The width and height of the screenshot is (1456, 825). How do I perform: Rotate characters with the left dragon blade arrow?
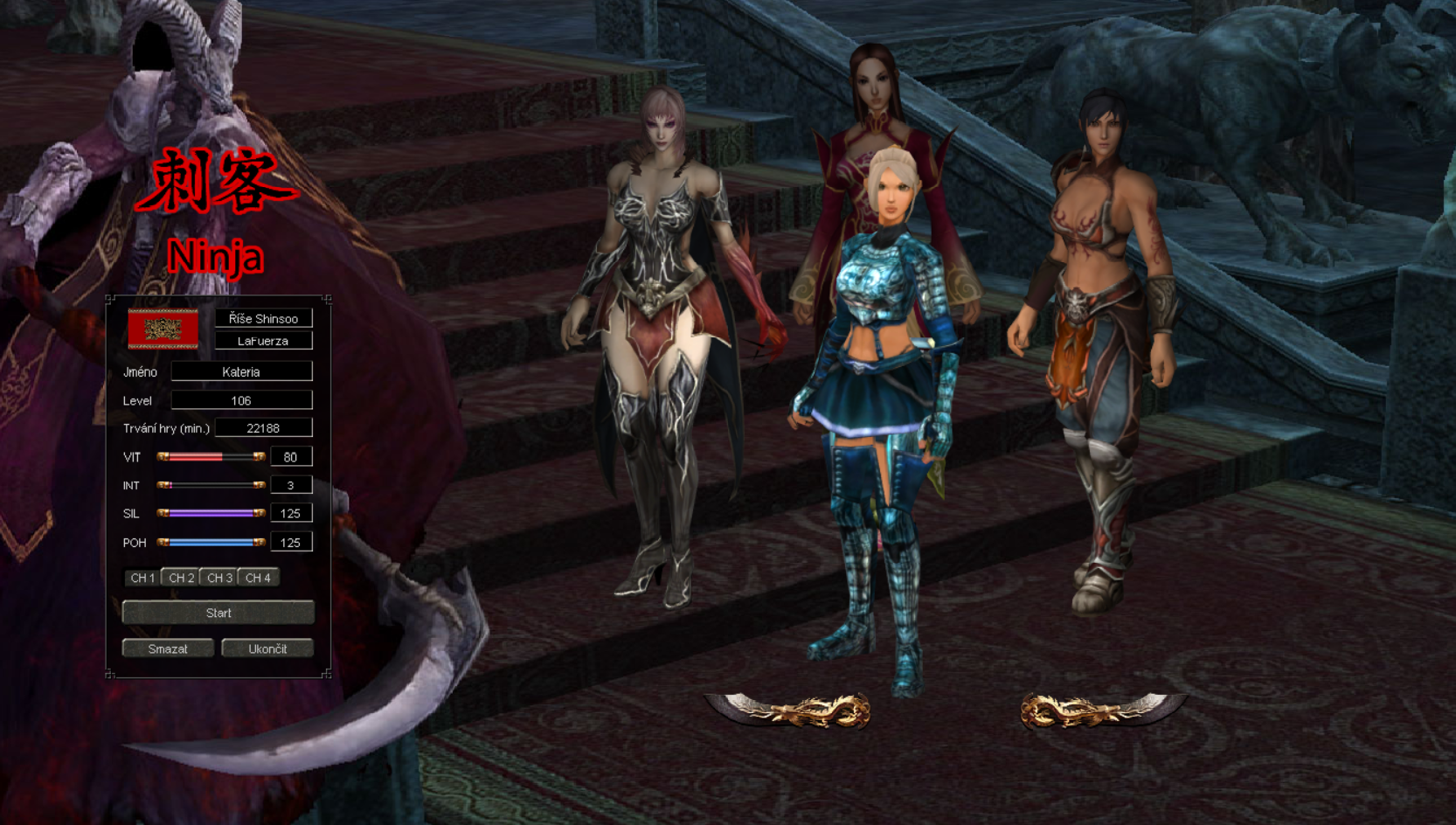(789, 710)
